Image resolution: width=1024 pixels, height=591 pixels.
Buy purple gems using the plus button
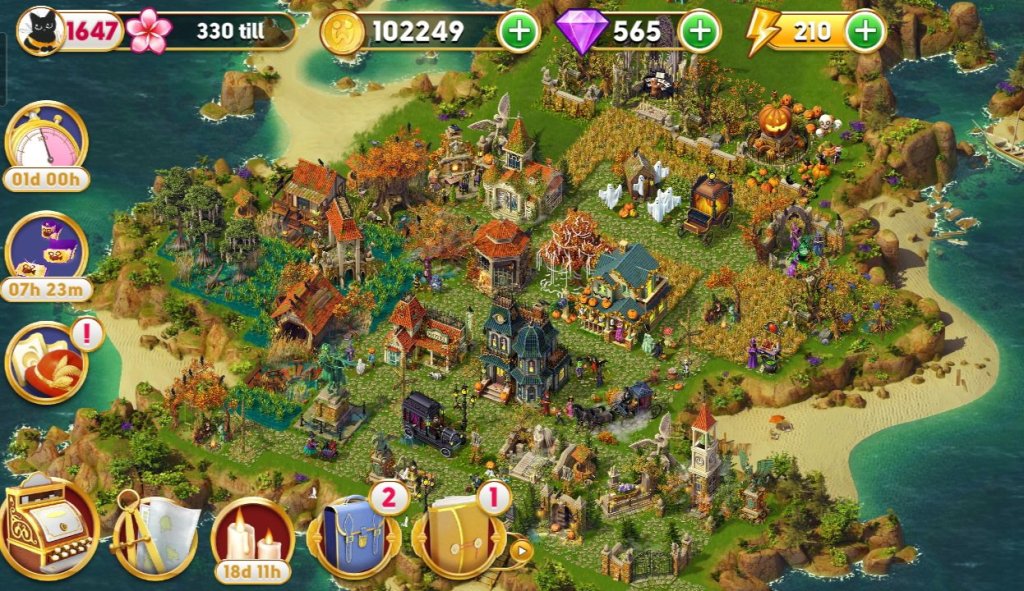(699, 32)
